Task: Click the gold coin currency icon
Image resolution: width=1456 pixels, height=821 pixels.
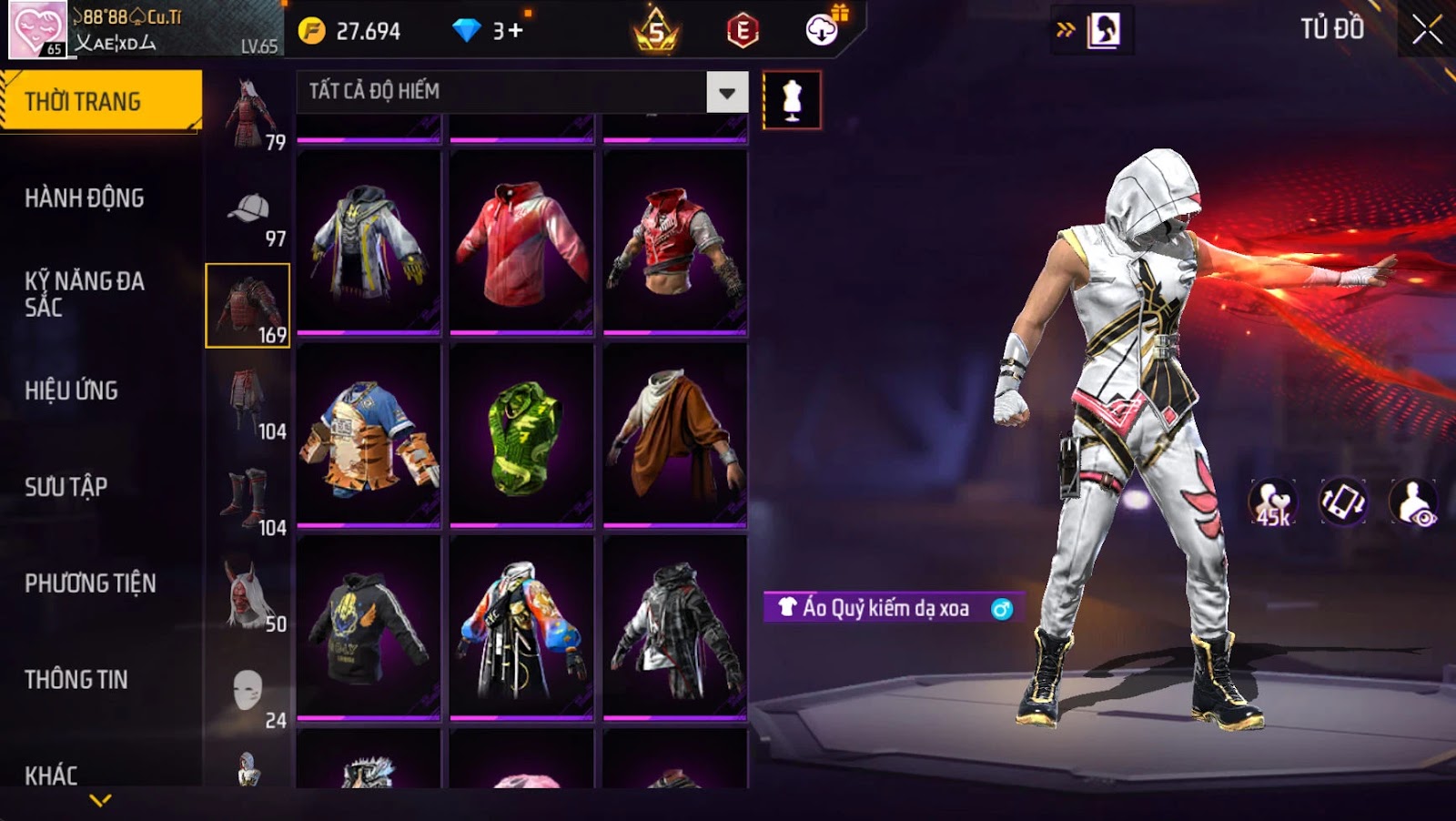Action: click(311, 31)
